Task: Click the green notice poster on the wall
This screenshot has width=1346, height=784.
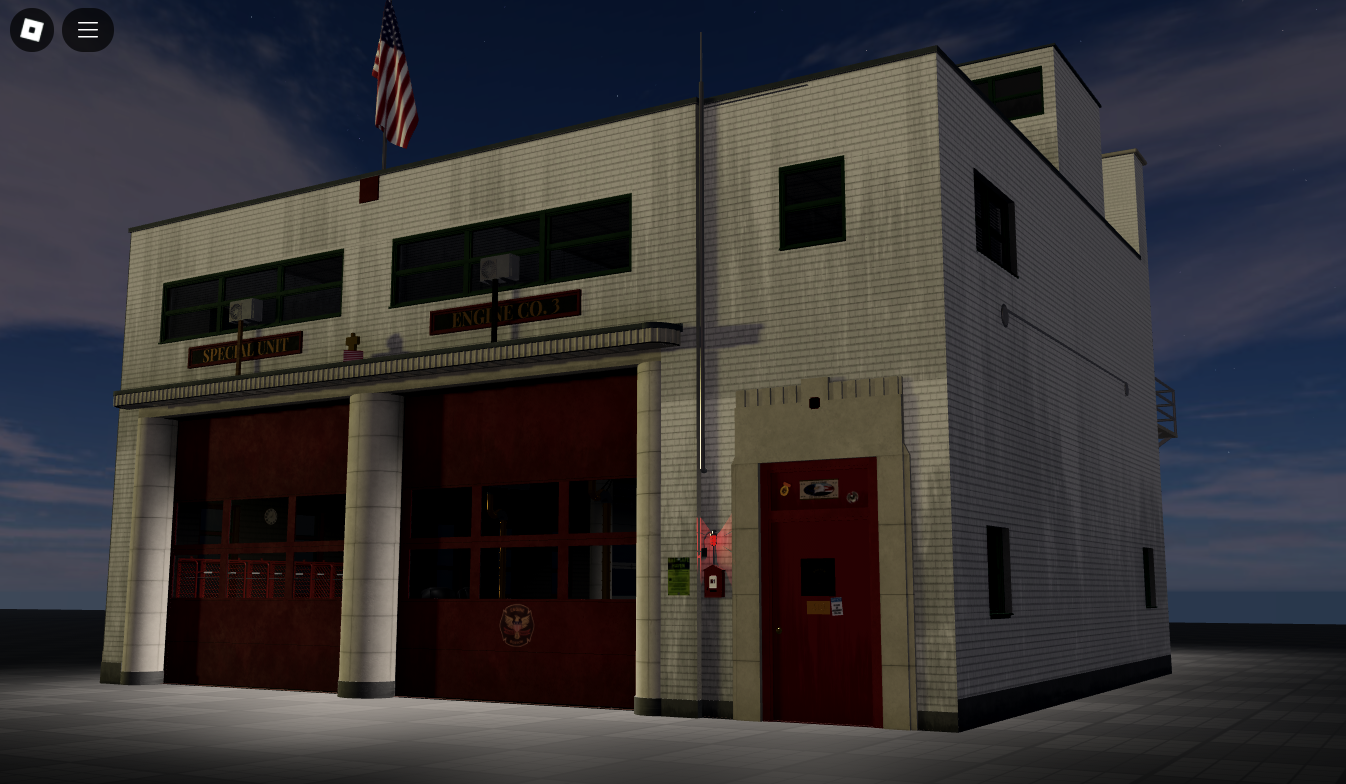Action: [679, 575]
